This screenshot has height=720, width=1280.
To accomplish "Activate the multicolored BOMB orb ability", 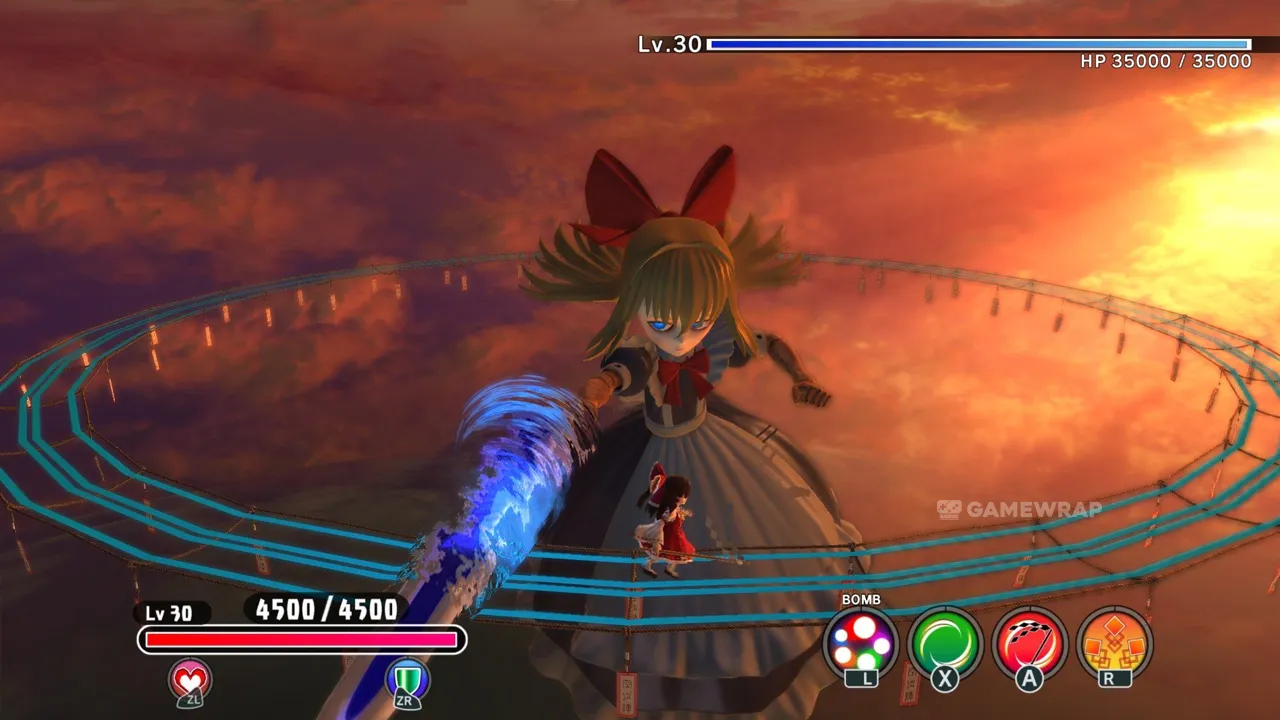I will click(860, 644).
